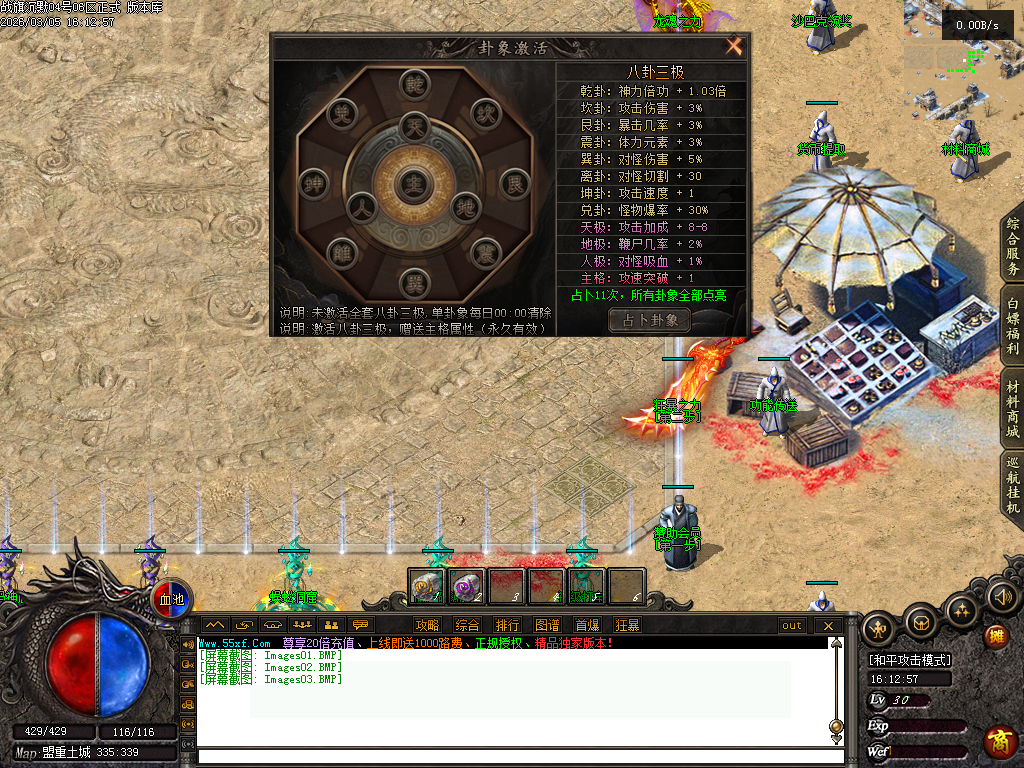Use the first hotbar slot item
The image size is (1024, 768).
(427, 586)
